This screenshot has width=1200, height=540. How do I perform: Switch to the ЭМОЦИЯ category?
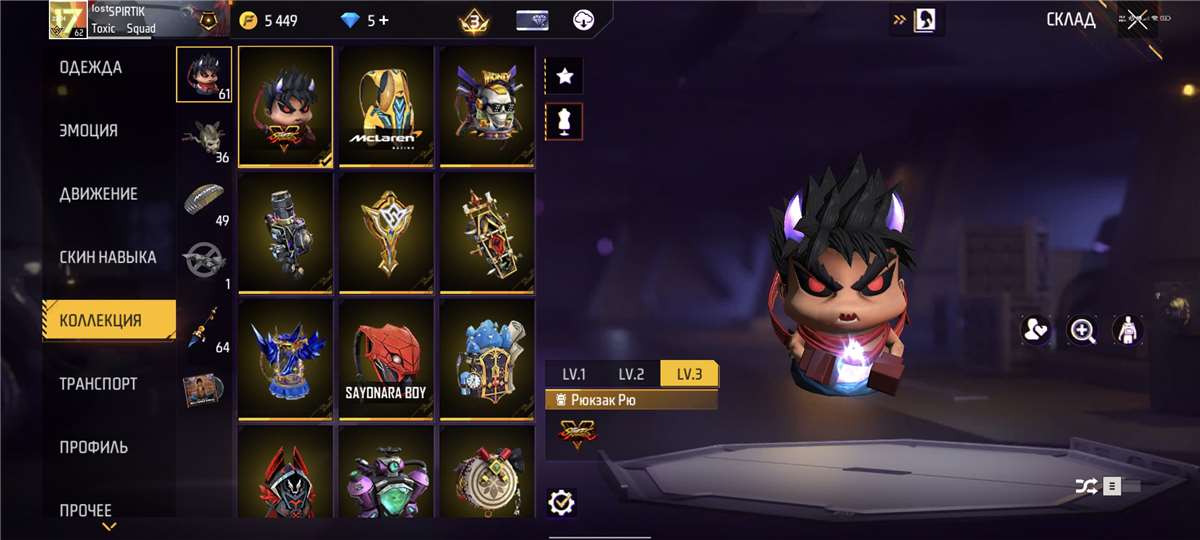tap(88, 131)
